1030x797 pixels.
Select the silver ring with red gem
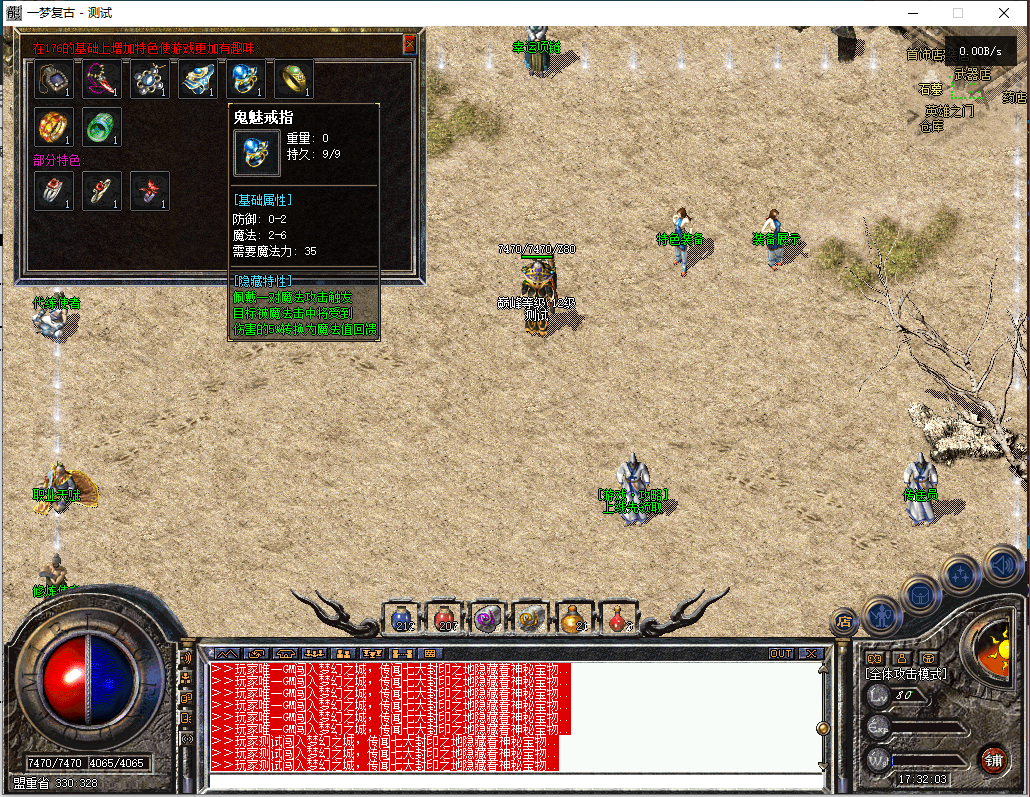click(54, 190)
